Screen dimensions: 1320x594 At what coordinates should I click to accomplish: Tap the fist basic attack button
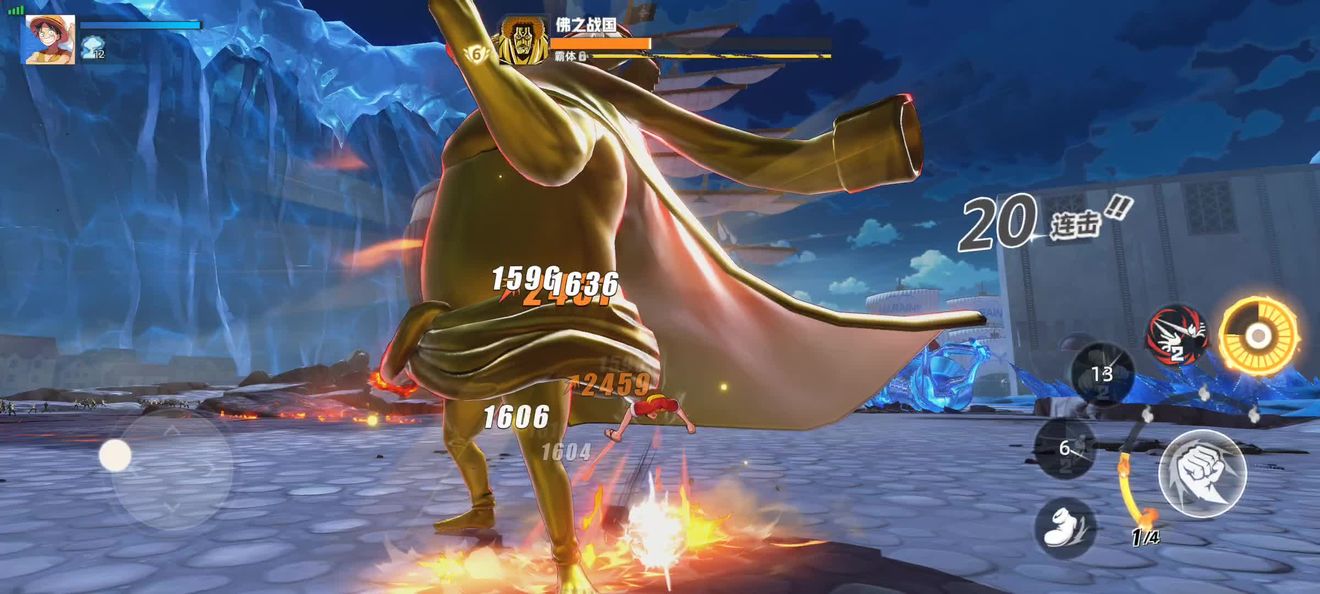click(x=1202, y=473)
